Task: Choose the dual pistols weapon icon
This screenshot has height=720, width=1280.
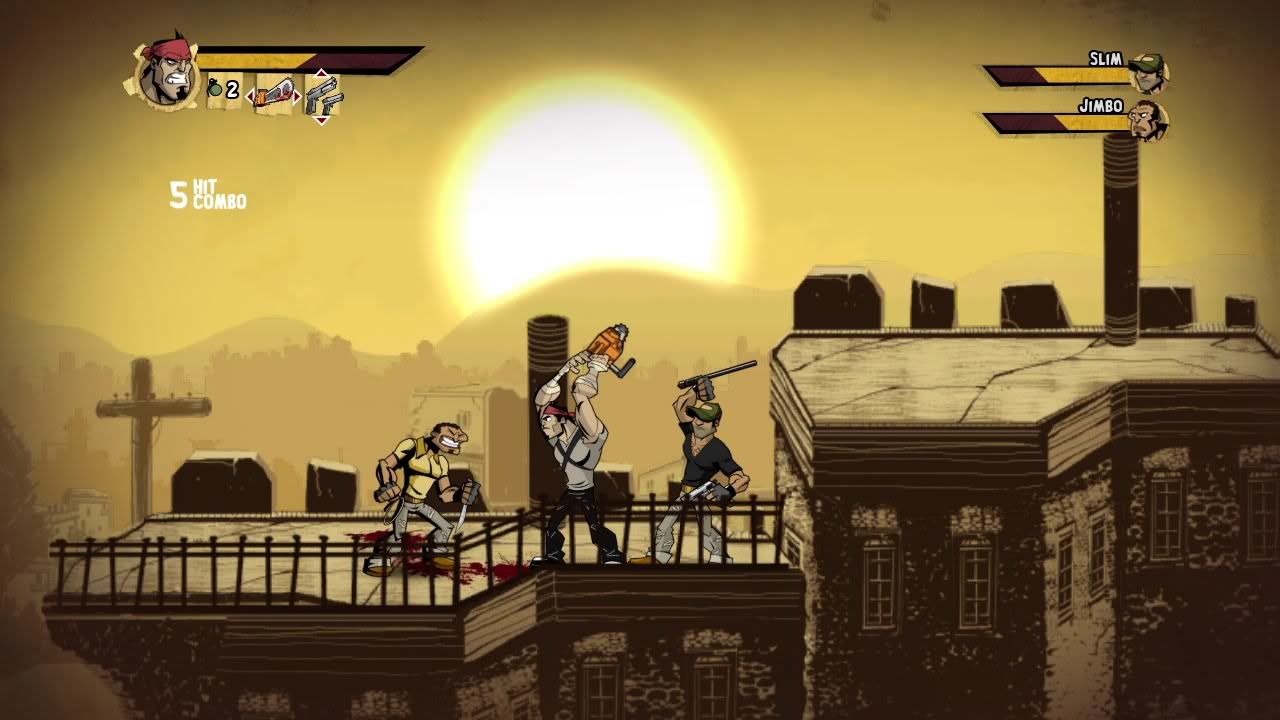Action: [x=322, y=97]
